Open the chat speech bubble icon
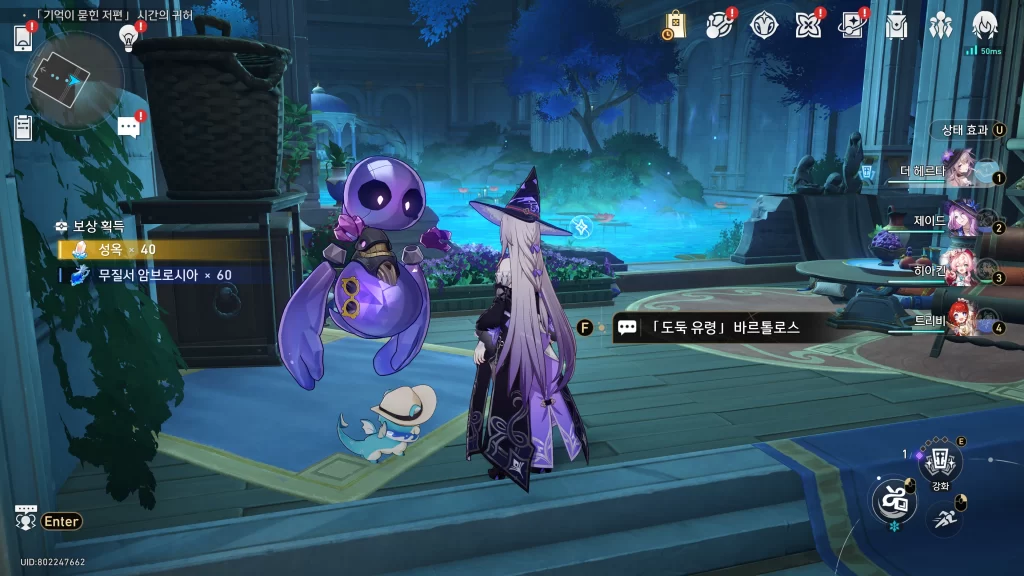The image size is (1024, 576). tap(128, 127)
